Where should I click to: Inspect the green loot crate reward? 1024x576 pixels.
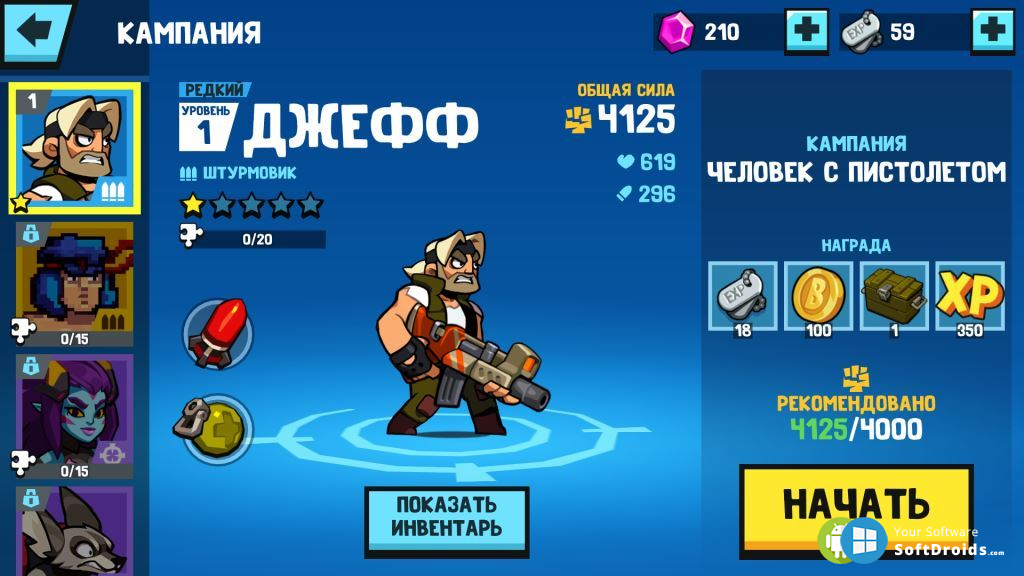894,296
